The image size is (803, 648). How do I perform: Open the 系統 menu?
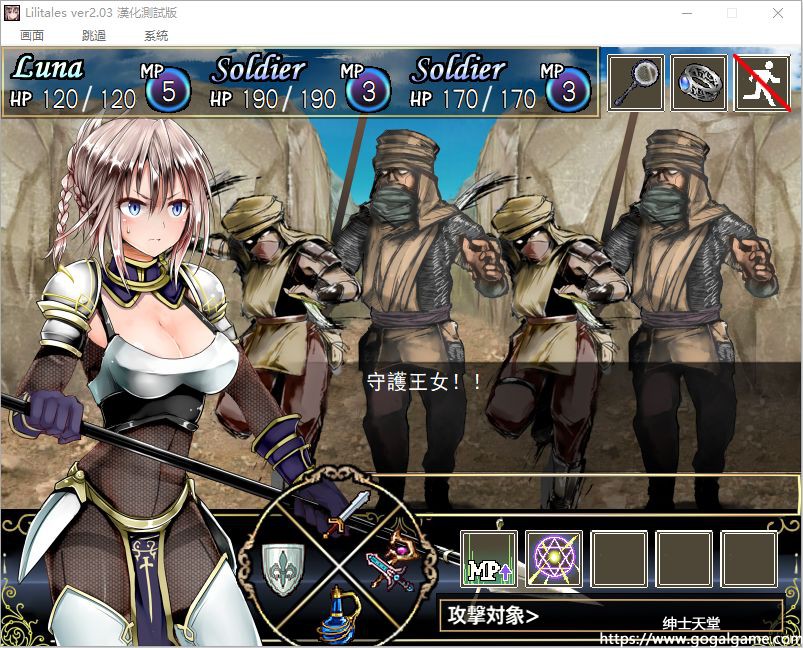tap(156, 35)
